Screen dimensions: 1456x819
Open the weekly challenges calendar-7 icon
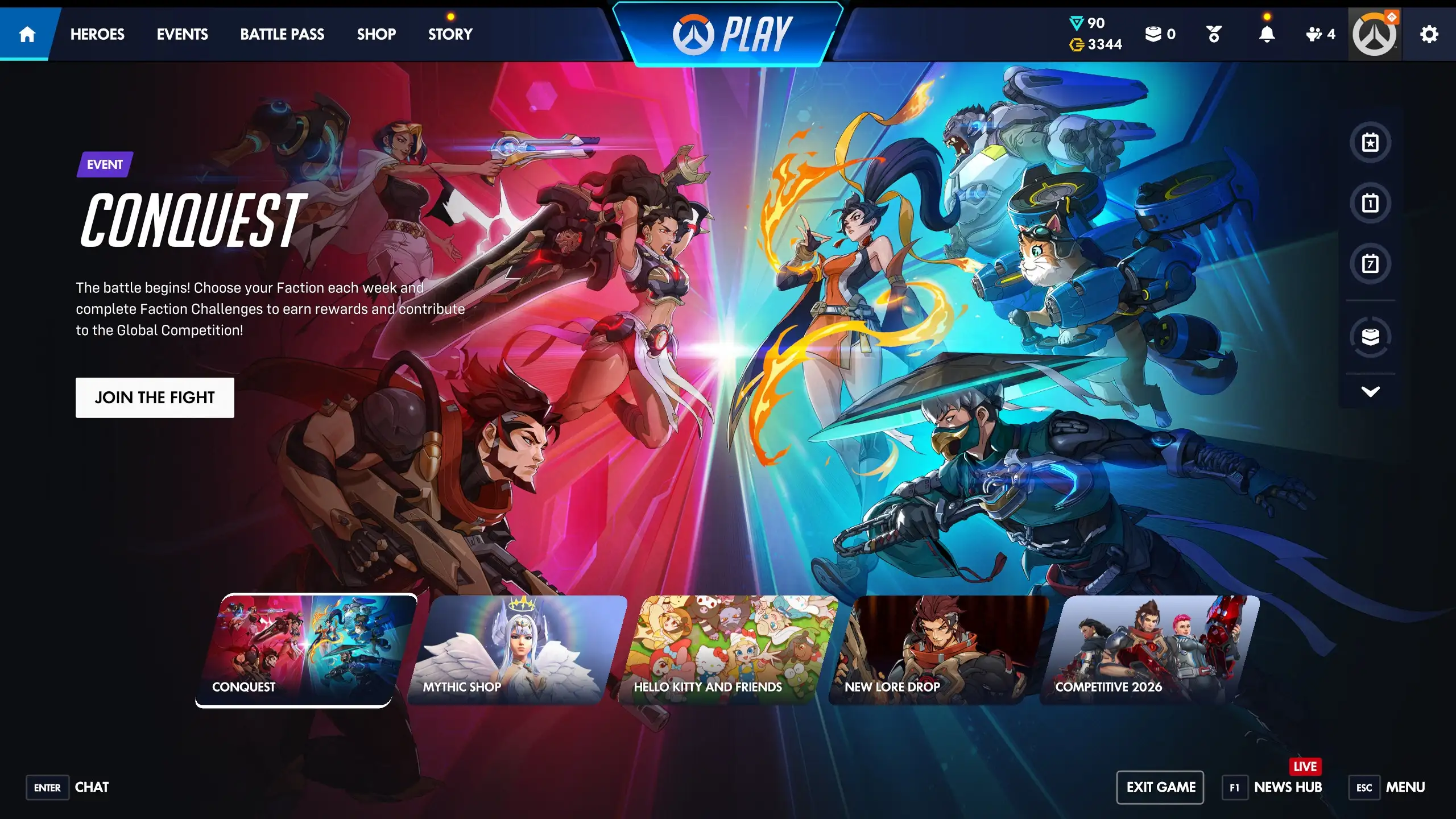tap(1371, 263)
